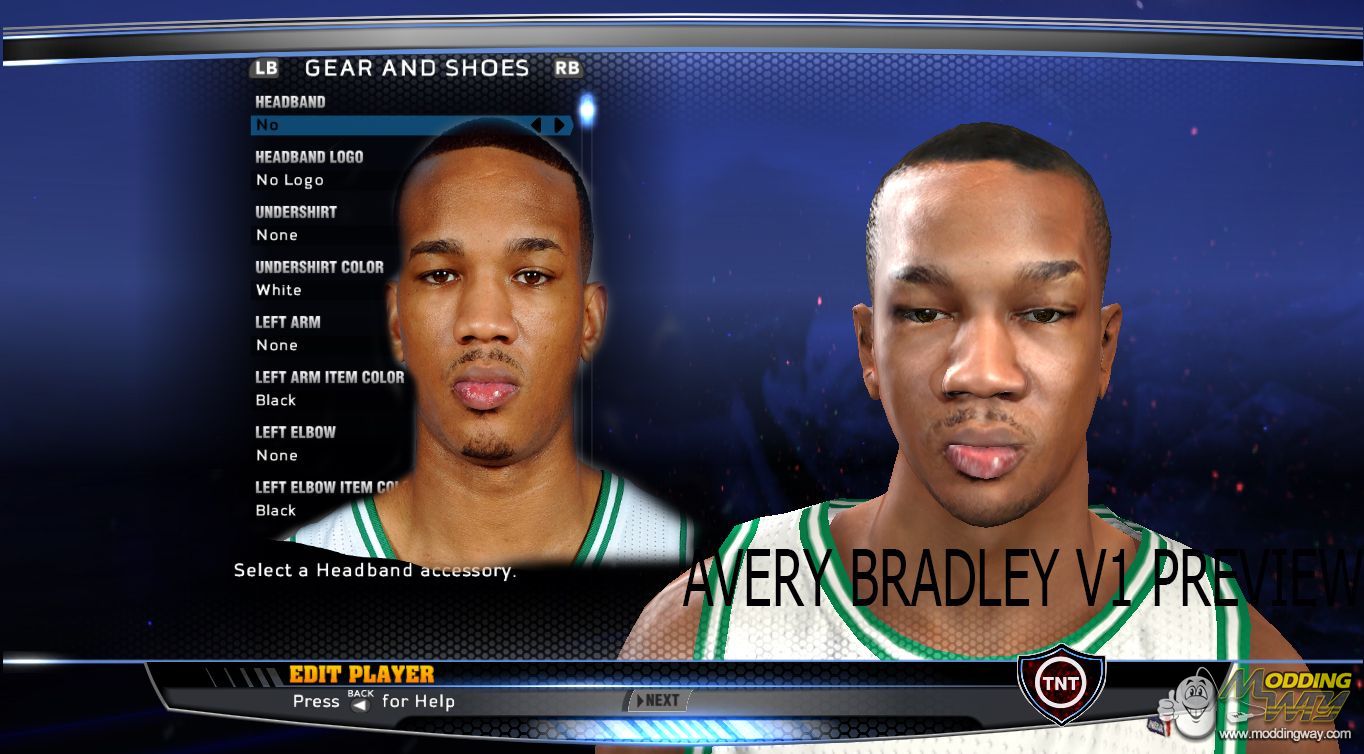Viewport: 1364px width, 754px height.
Task: Click the NEXT button in bottom bar
Action: 656,700
